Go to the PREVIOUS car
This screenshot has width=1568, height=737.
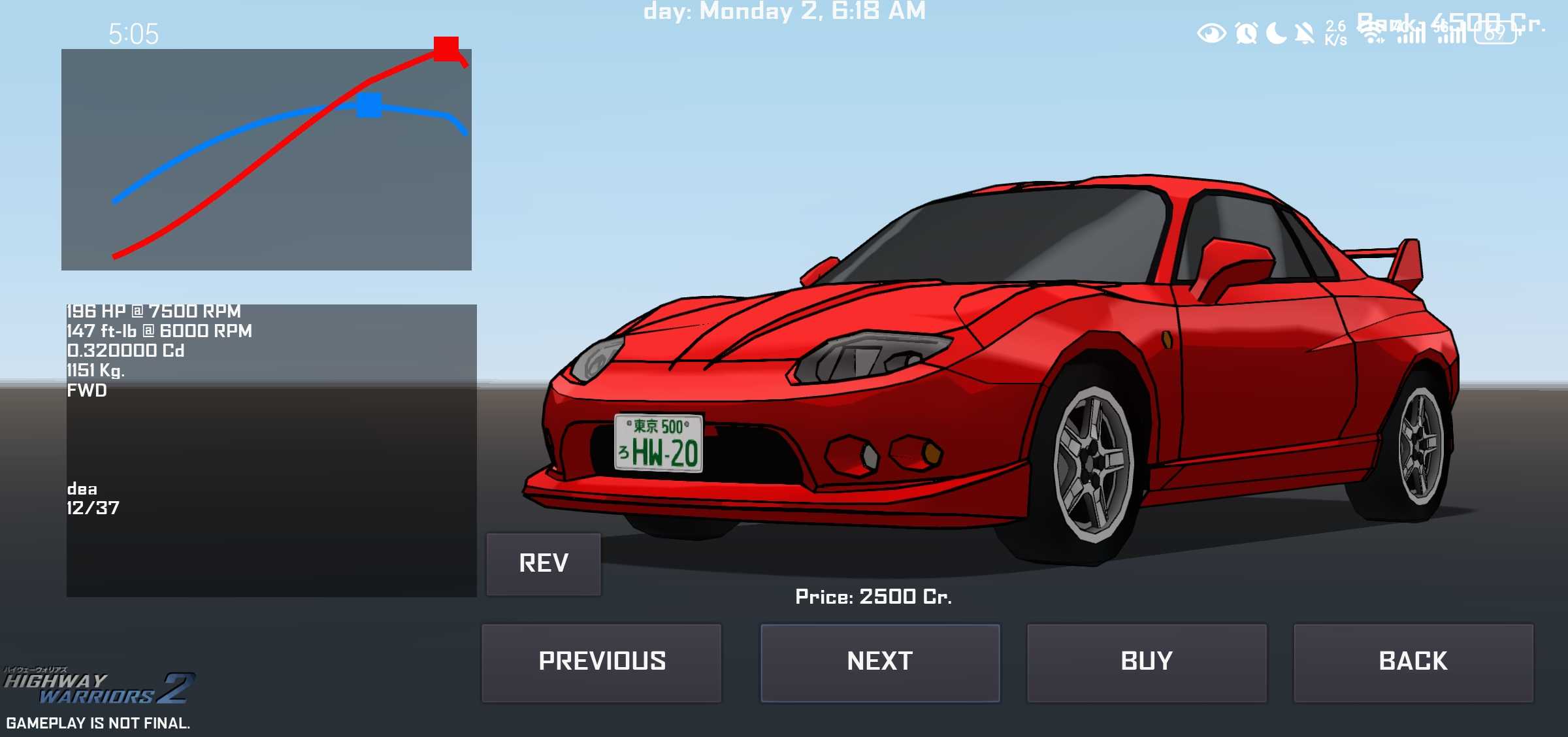click(x=602, y=663)
